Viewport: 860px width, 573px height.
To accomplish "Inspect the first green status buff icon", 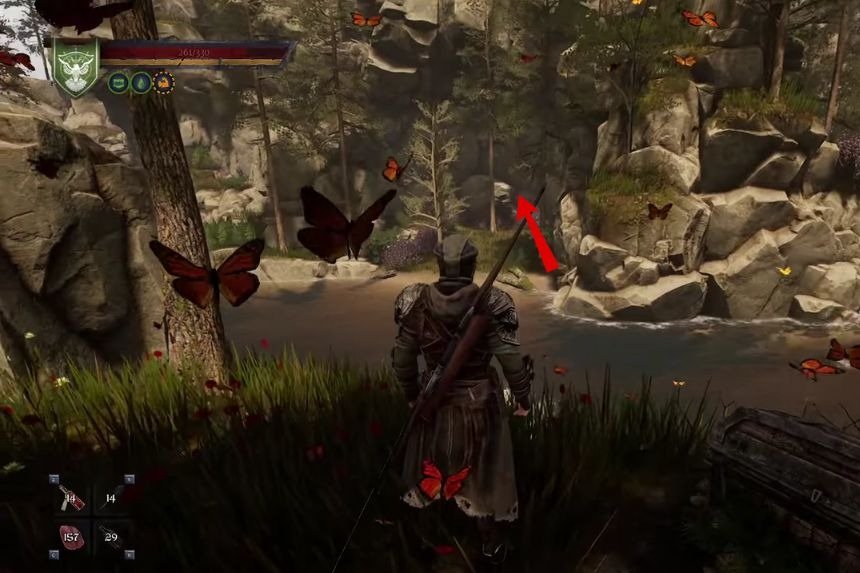I will [x=119, y=83].
